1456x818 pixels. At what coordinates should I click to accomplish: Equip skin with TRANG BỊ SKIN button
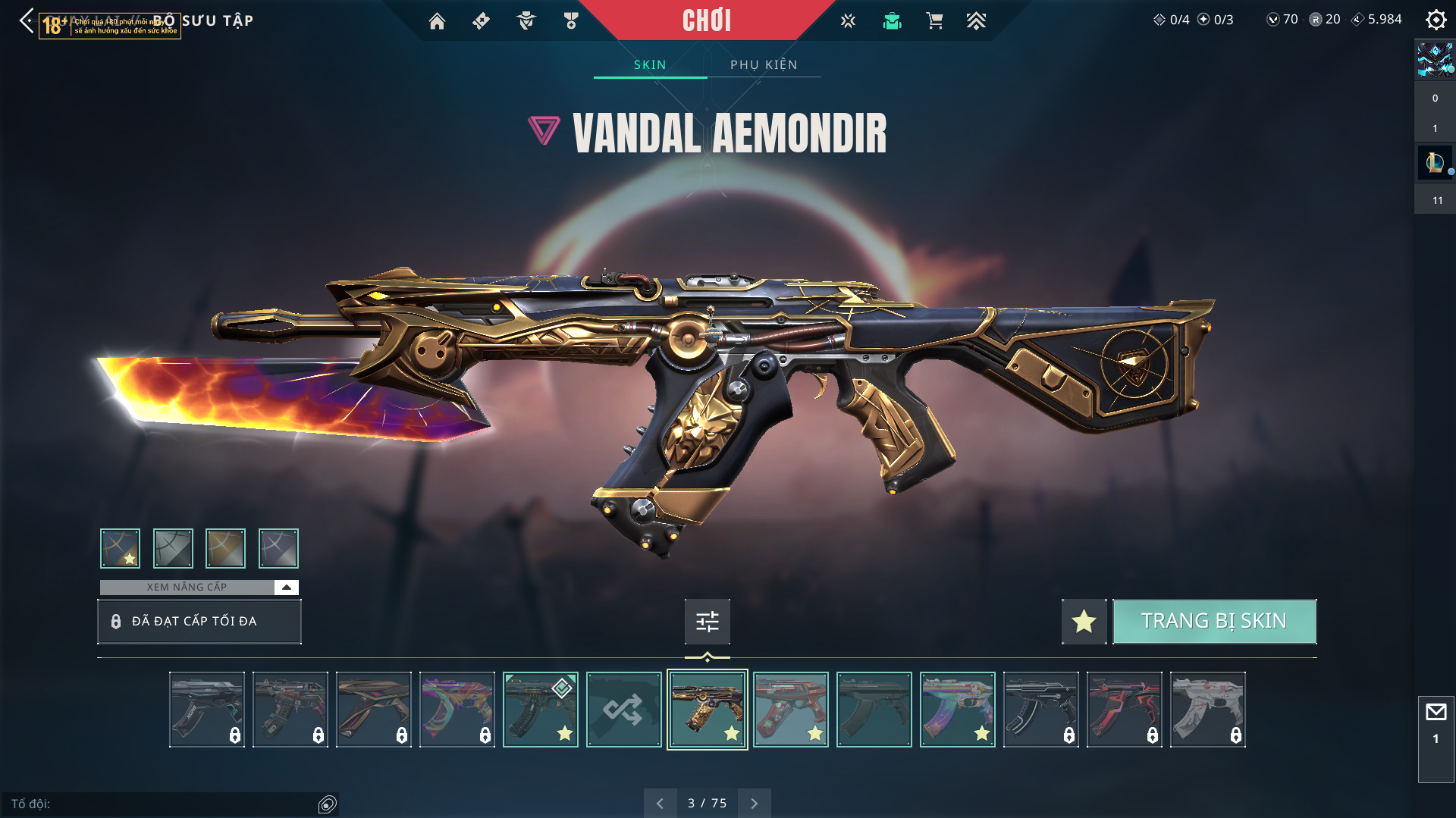point(1214,621)
